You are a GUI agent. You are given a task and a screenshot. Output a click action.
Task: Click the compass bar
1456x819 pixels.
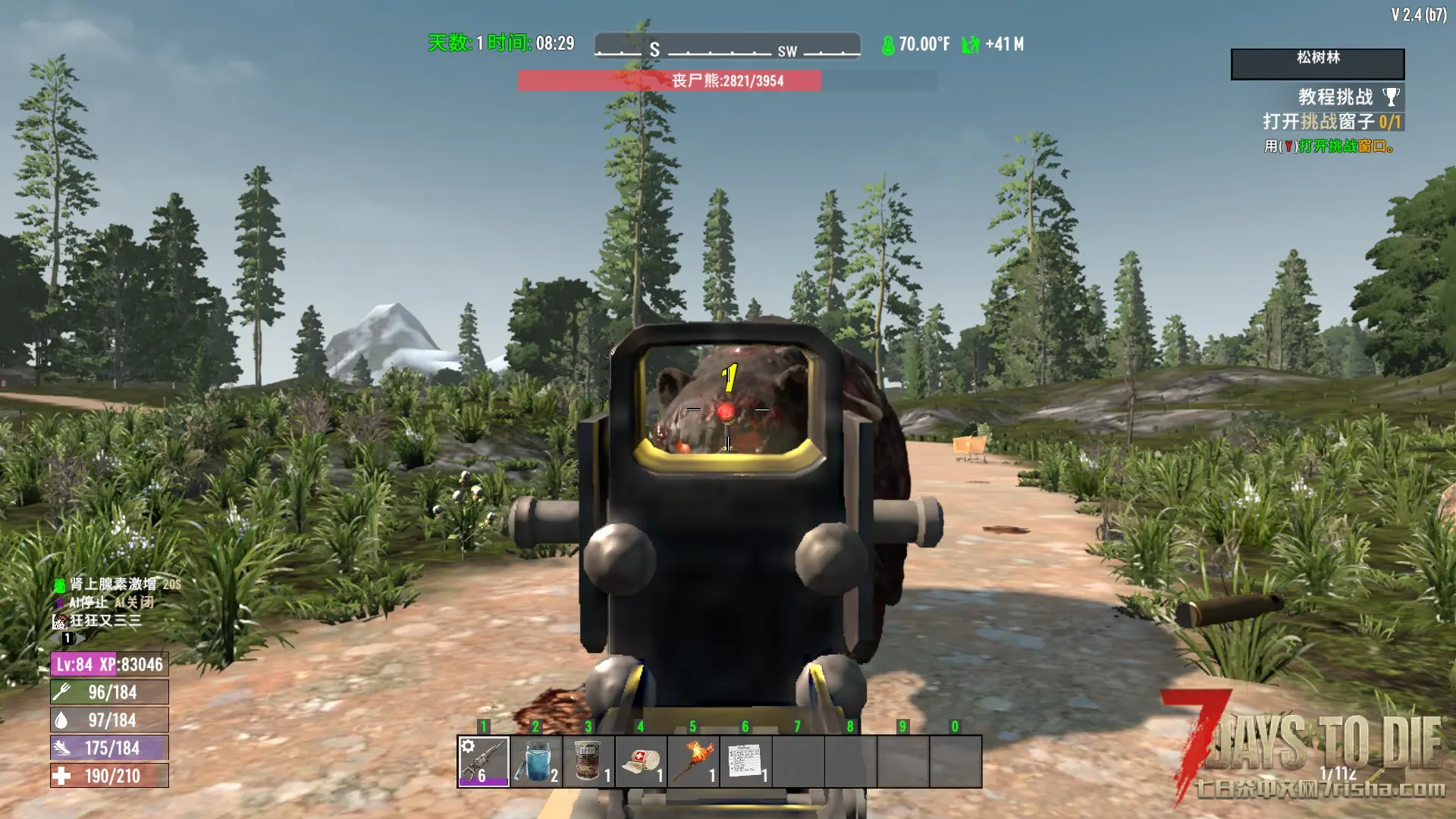(727, 46)
